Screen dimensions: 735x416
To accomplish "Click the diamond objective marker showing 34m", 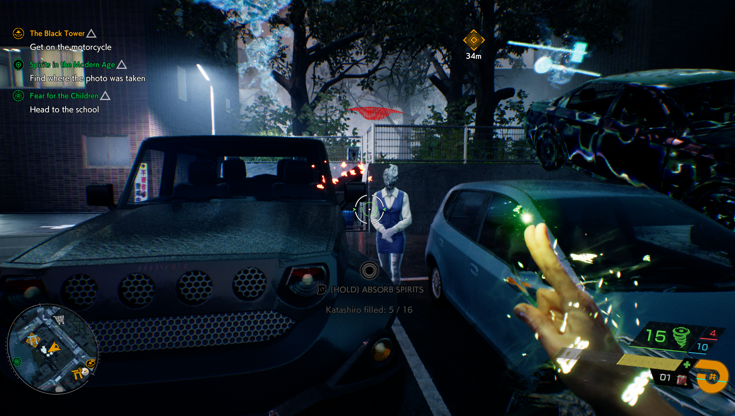I will point(474,40).
